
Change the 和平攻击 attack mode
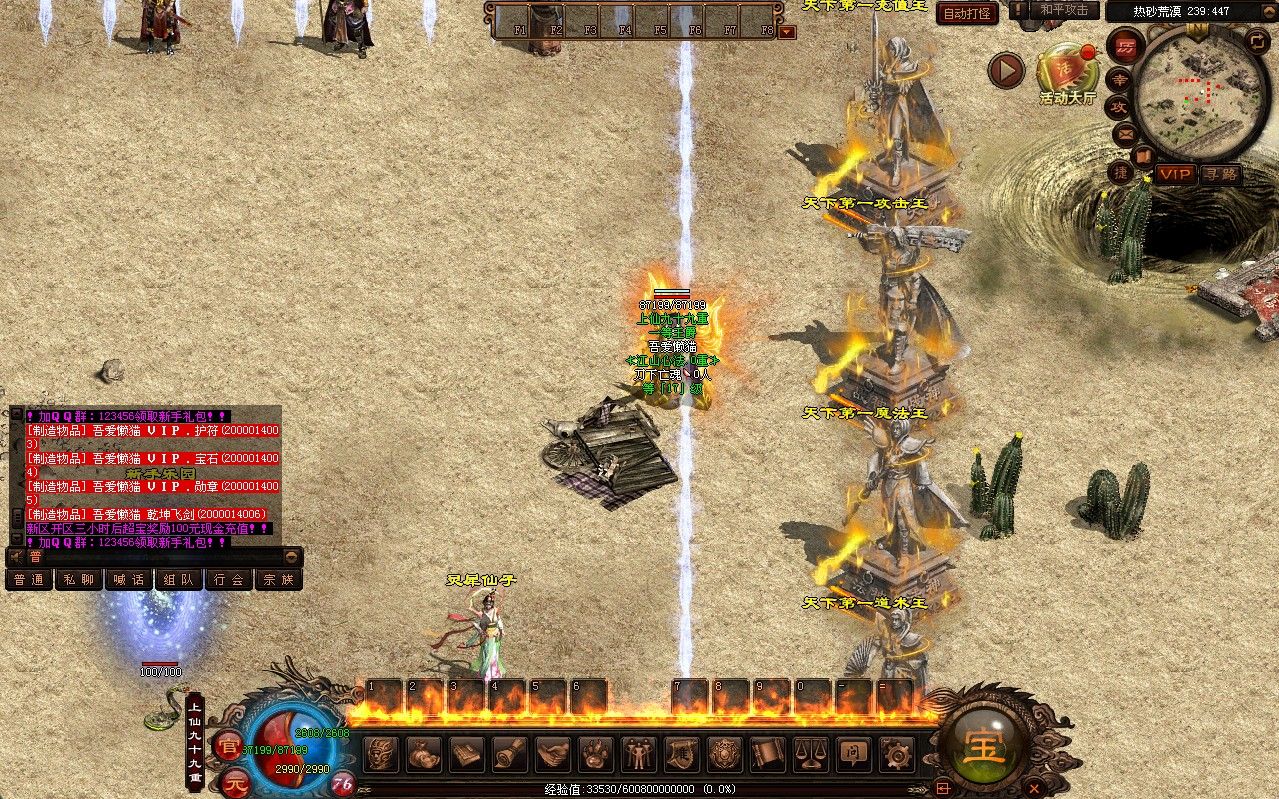(x=1064, y=10)
